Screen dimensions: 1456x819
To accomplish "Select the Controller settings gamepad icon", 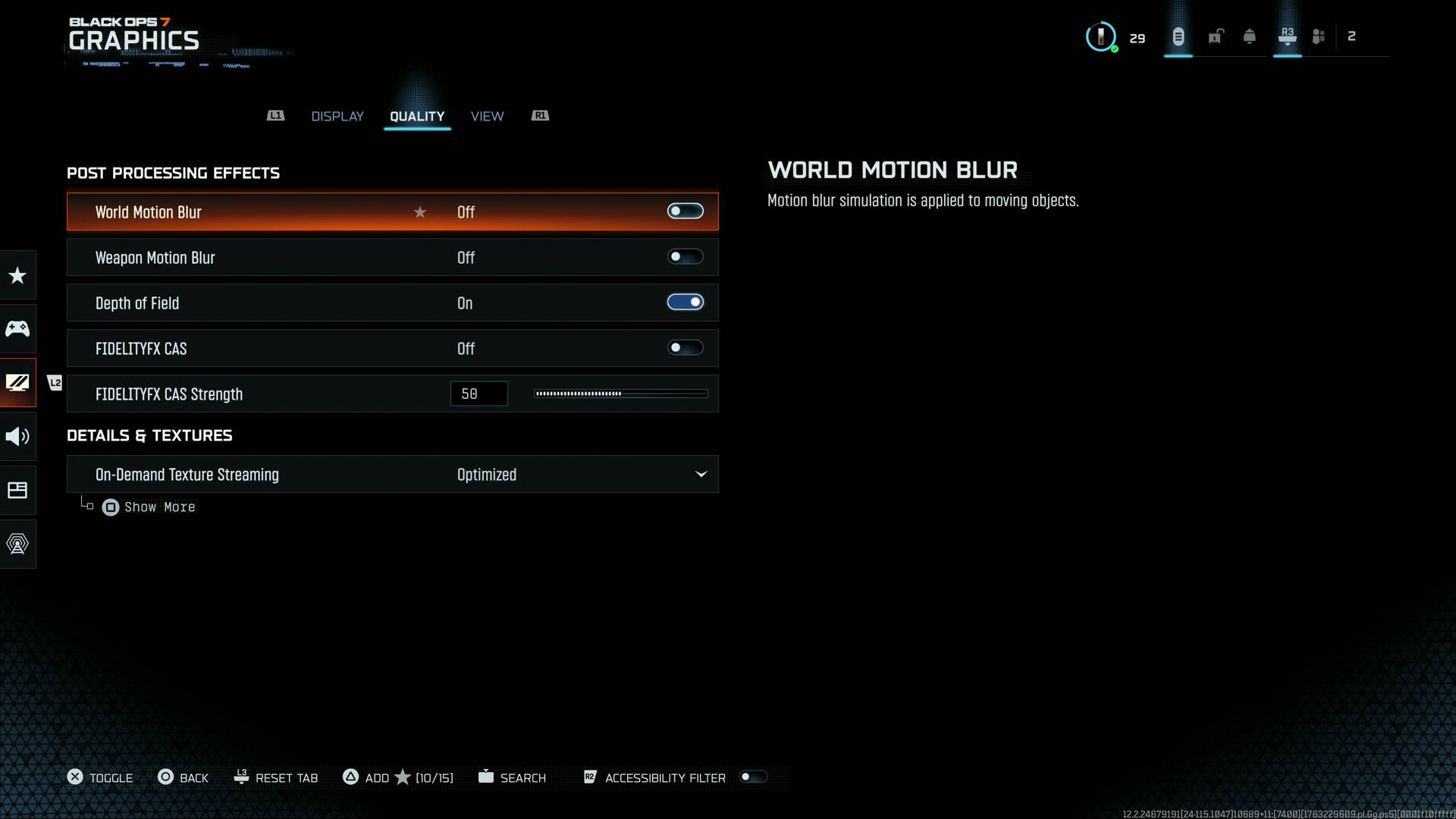I will (x=17, y=328).
